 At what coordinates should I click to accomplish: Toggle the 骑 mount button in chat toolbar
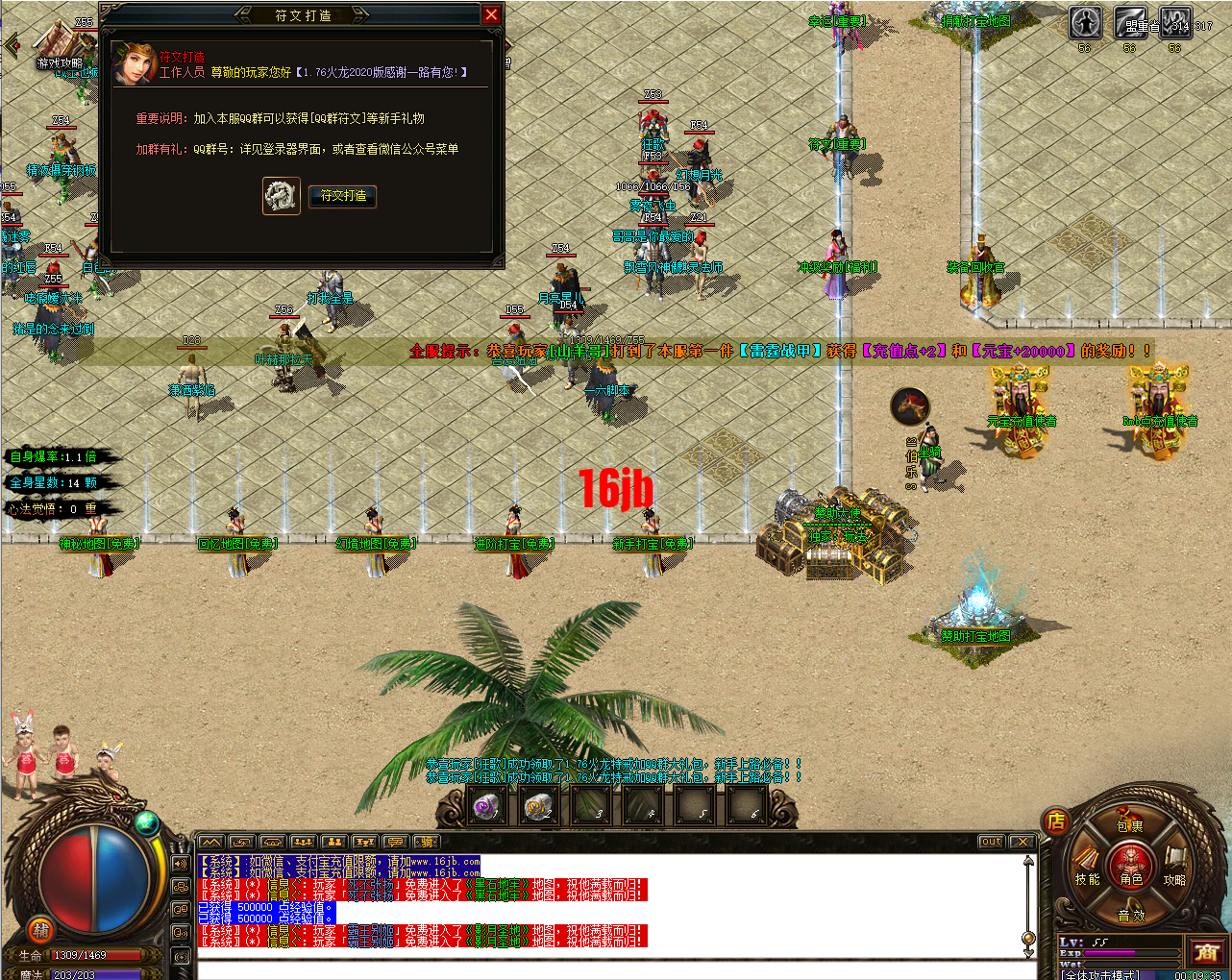coord(427,843)
